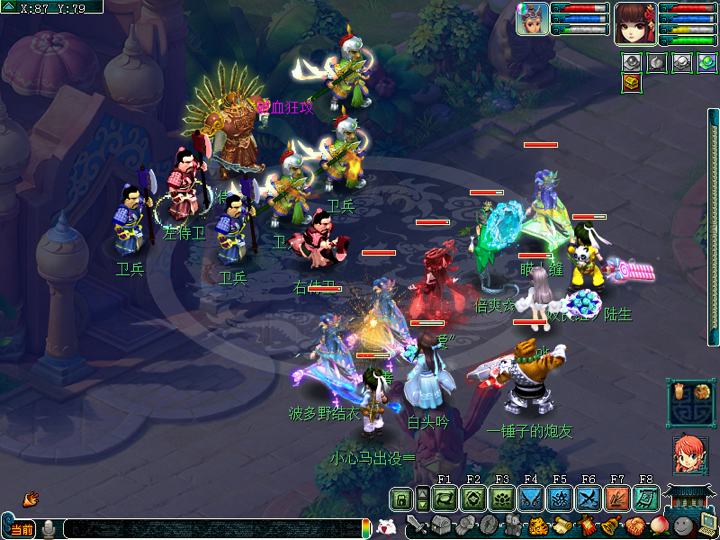Screen dimensions: 720x540
Task: Select the tiger head menu icon
Action: pos(537,525)
